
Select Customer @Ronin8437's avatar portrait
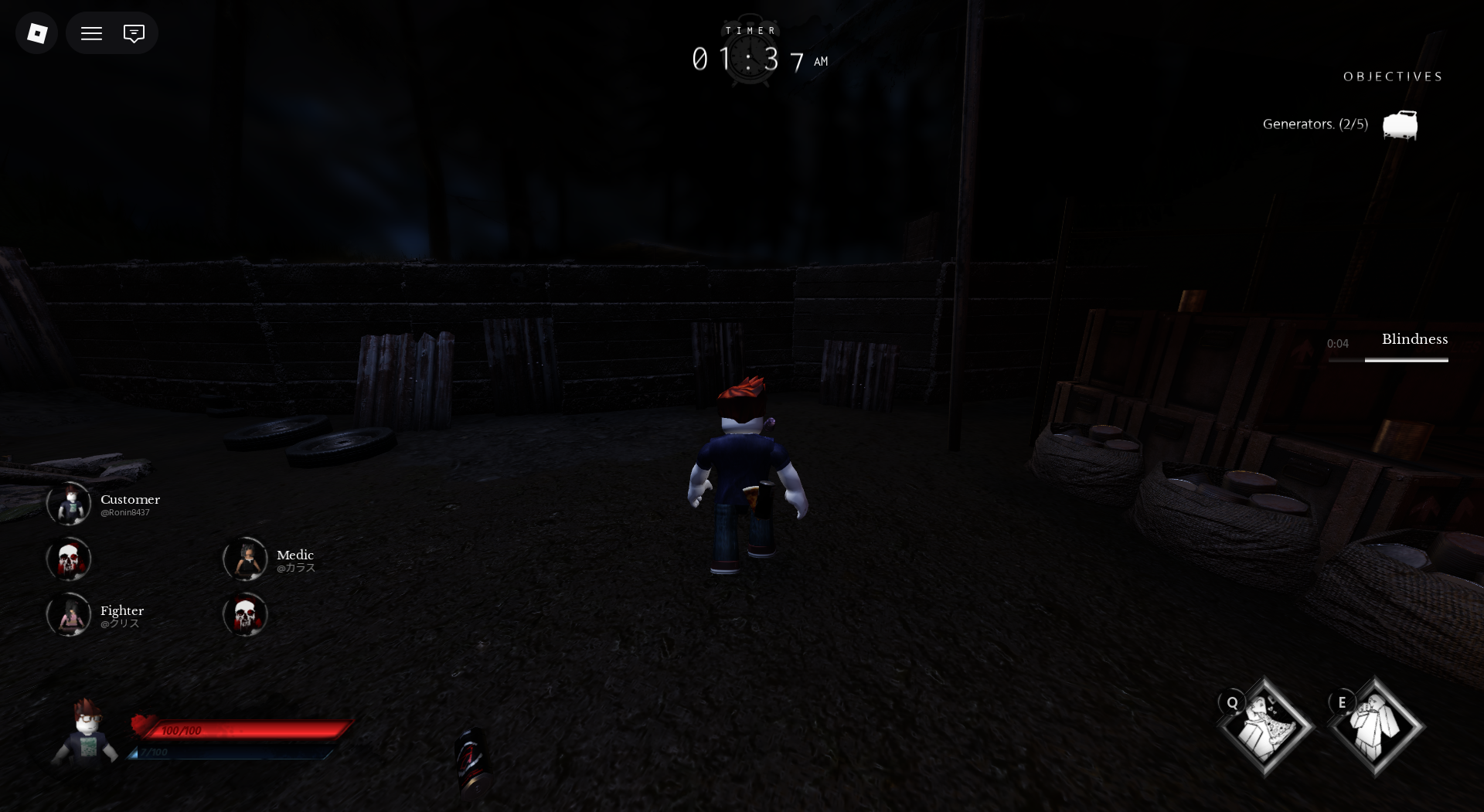[x=69, y=503]
